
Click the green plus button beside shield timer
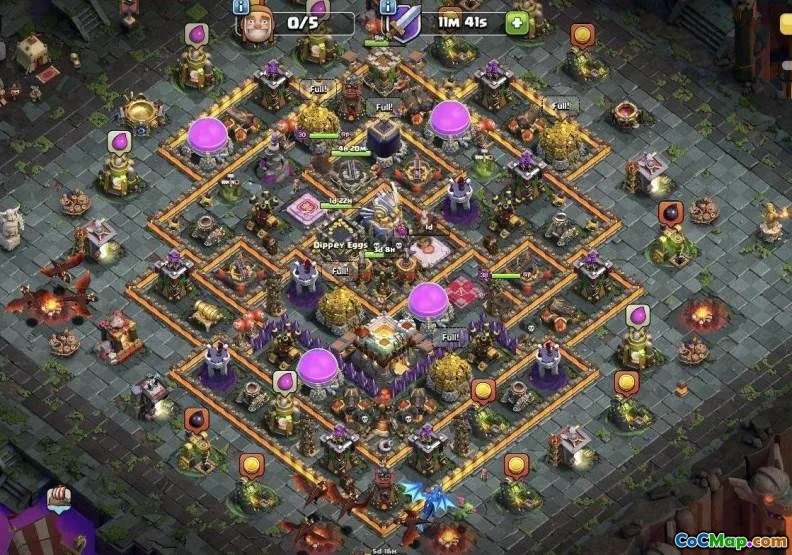pyautogui.click(x=516, y=23)
